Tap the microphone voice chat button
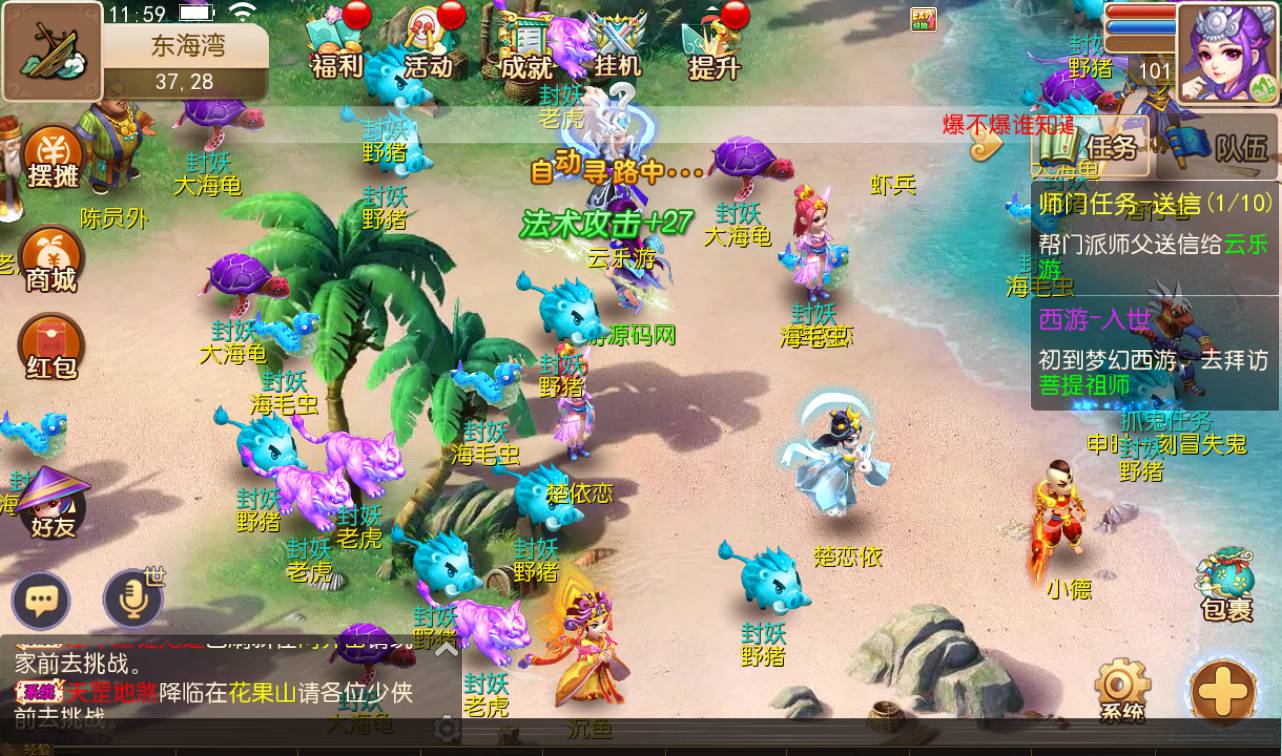The height and width of the screenshot is (756, 1282). tap(133, 600)
